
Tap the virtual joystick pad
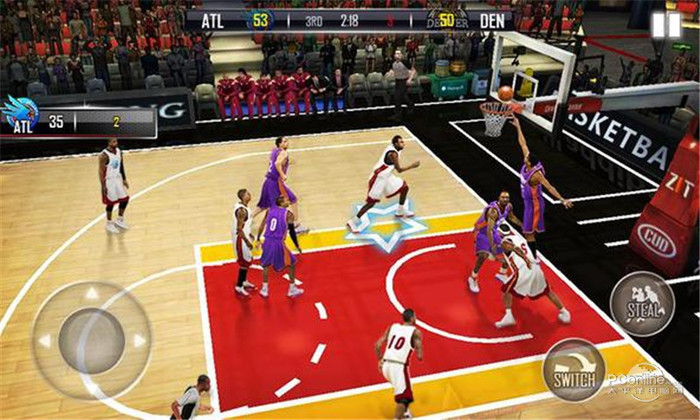coord(91,341)
